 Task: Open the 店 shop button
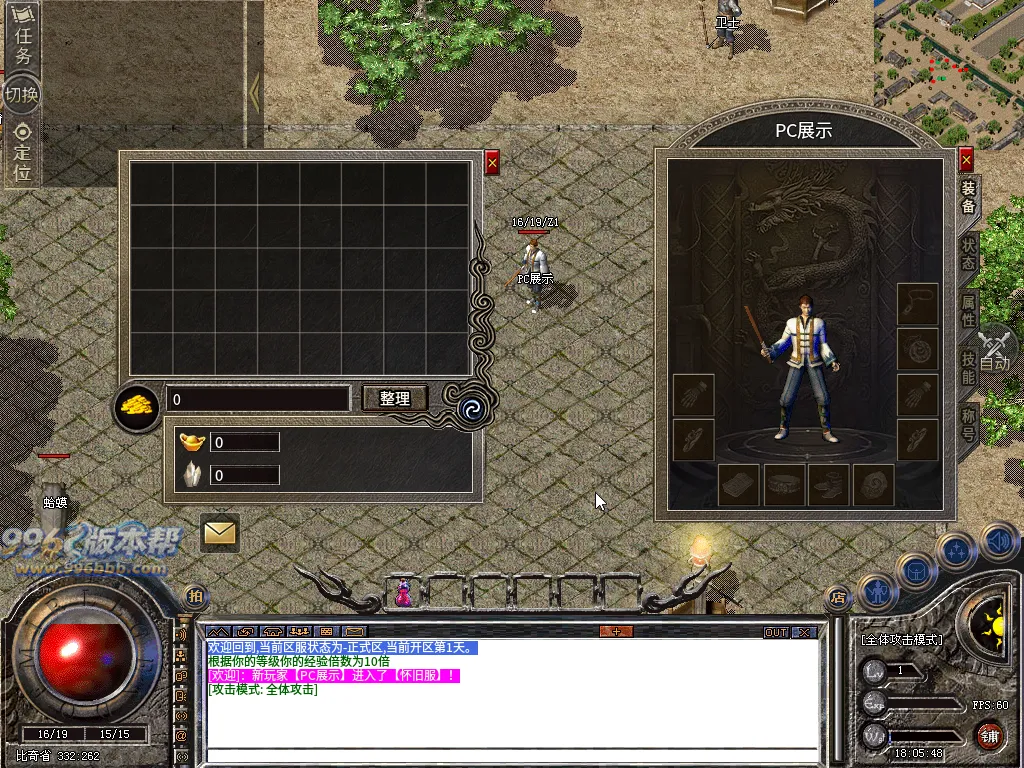[x=837, y=598]
